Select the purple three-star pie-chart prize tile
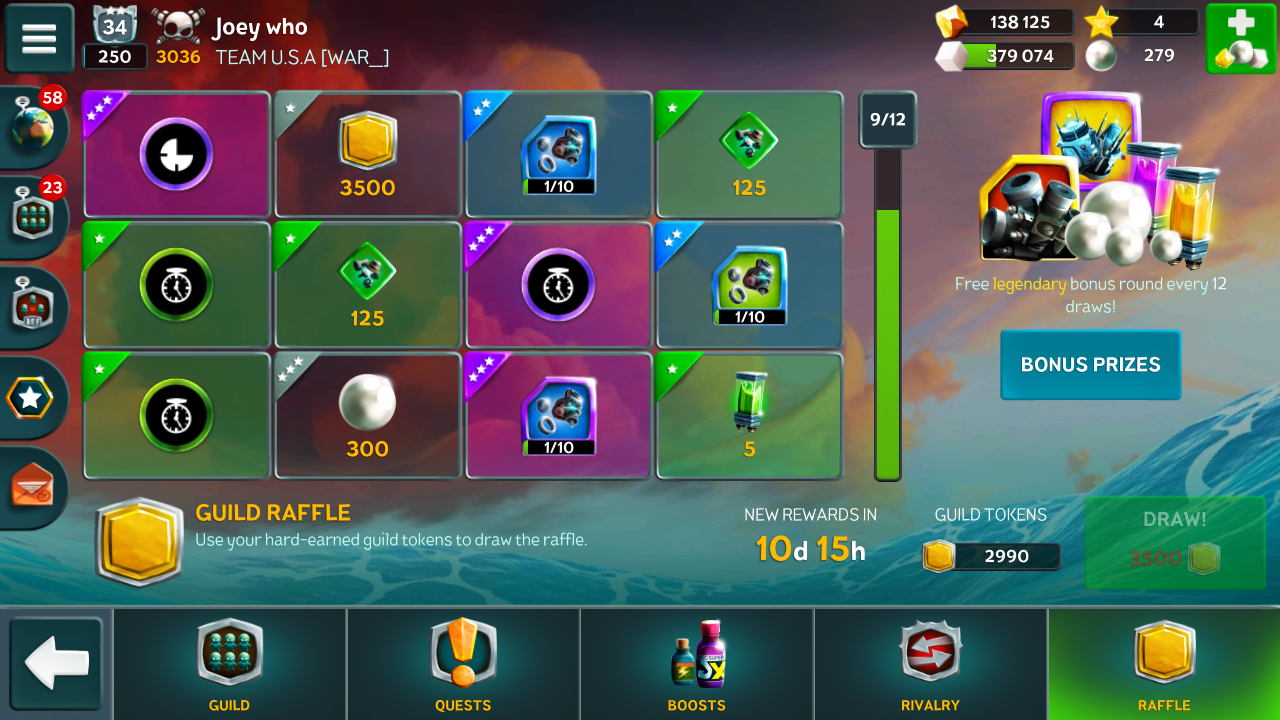1280x720 pixels. (x=176, y=154)
